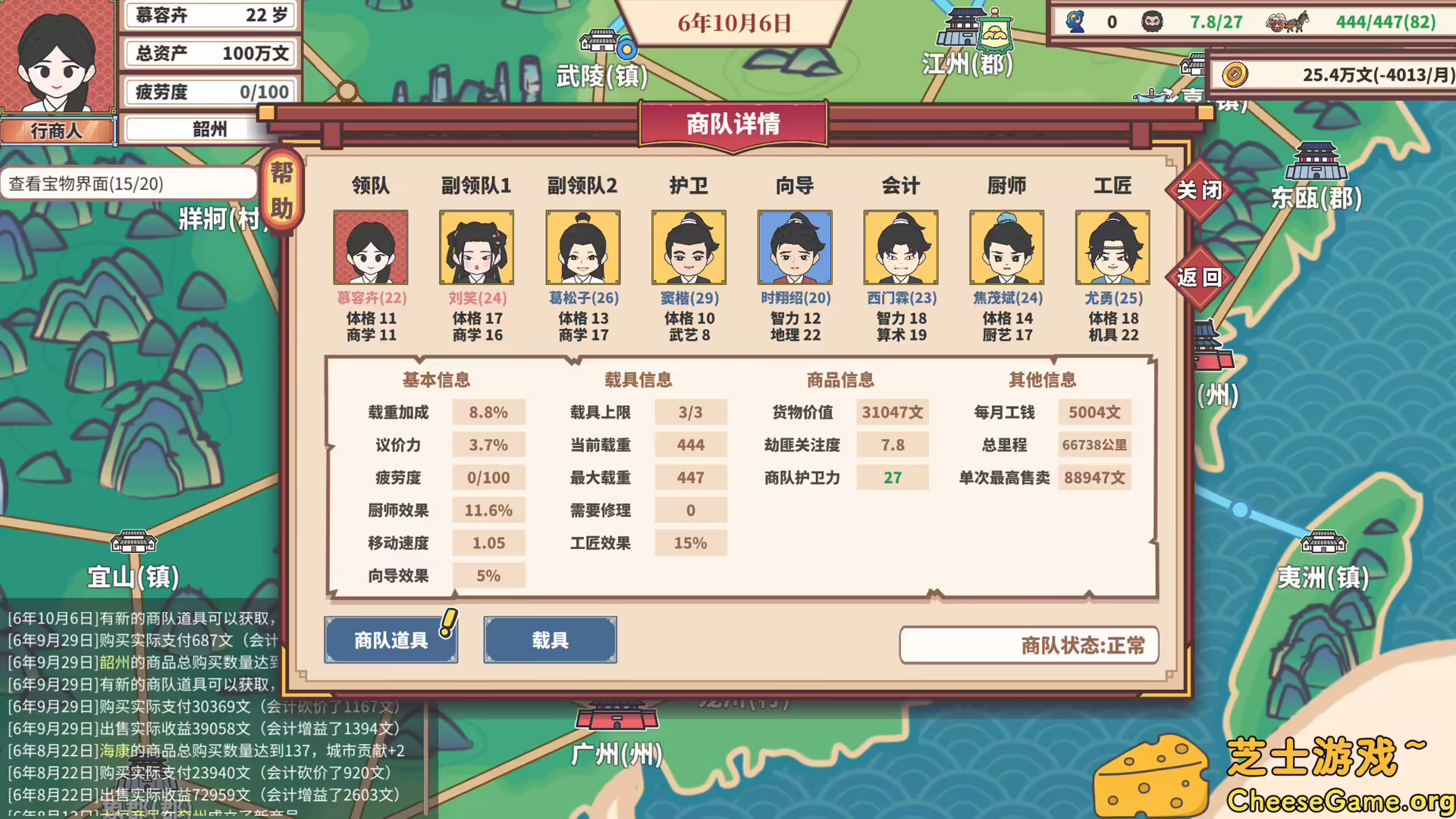Open the 载具 vehicles panel

click(x=550, y=640)
